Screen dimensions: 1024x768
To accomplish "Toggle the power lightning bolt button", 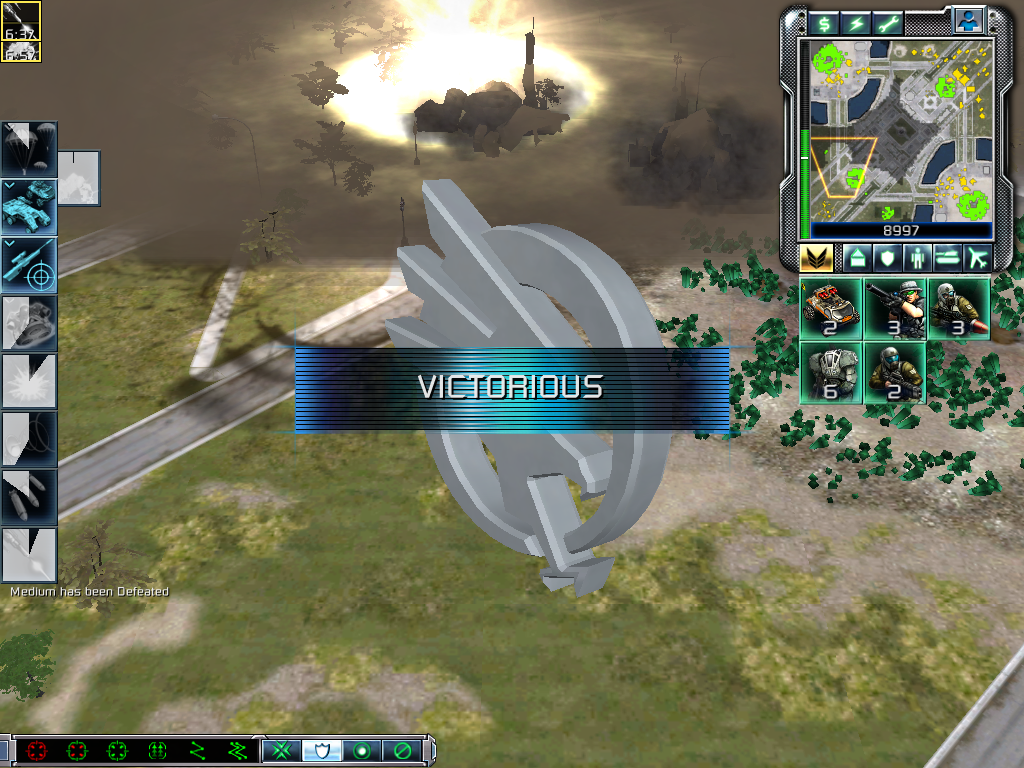I will pos(856,23).
